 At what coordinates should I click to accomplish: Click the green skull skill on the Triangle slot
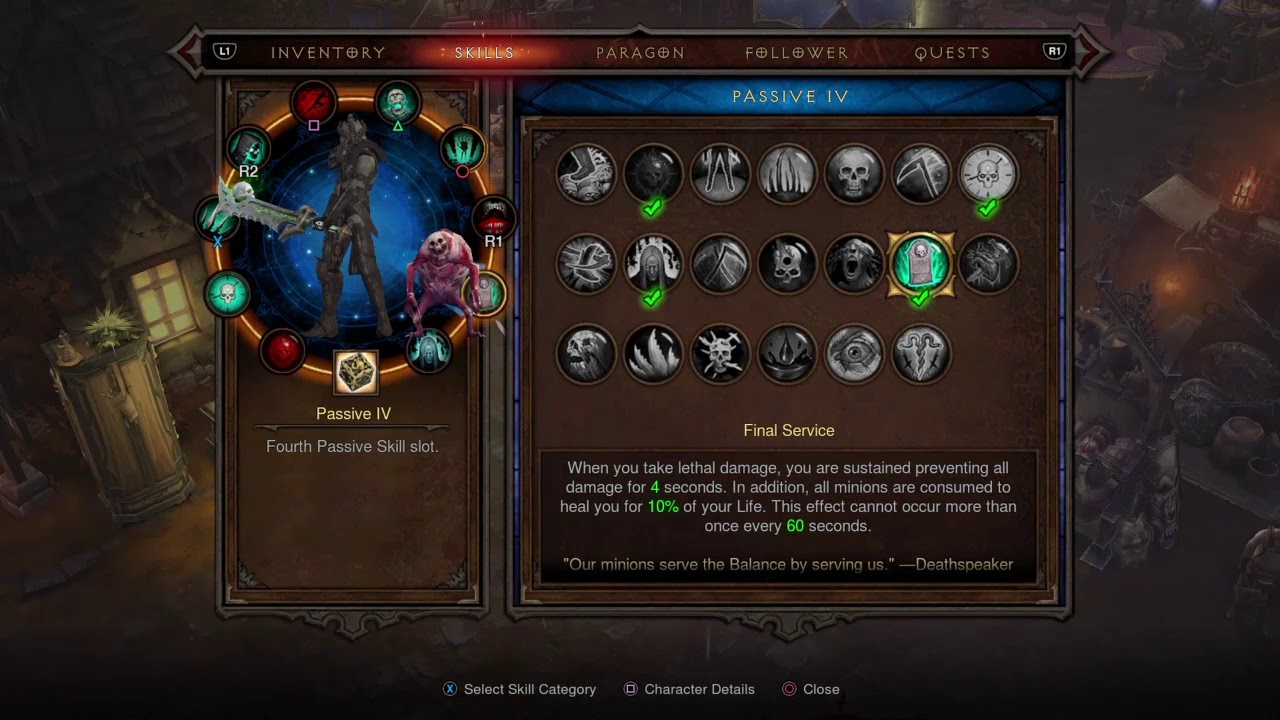click(x=398, y=100)
